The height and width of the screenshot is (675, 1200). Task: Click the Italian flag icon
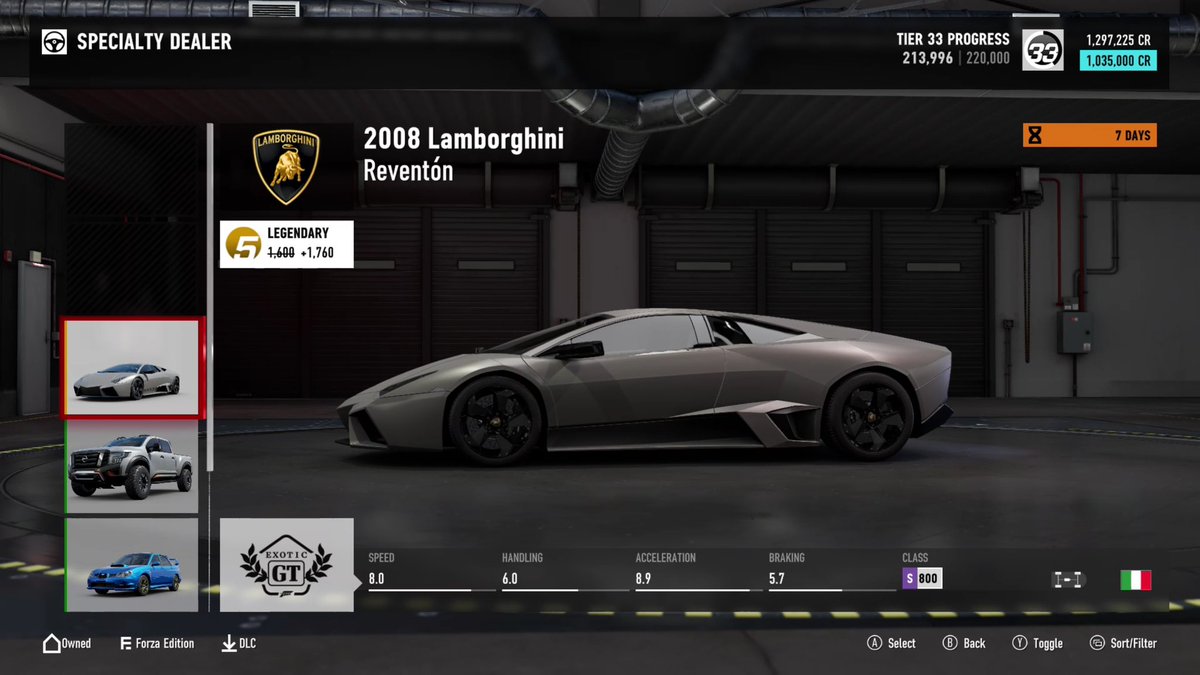click(1135, 580)
